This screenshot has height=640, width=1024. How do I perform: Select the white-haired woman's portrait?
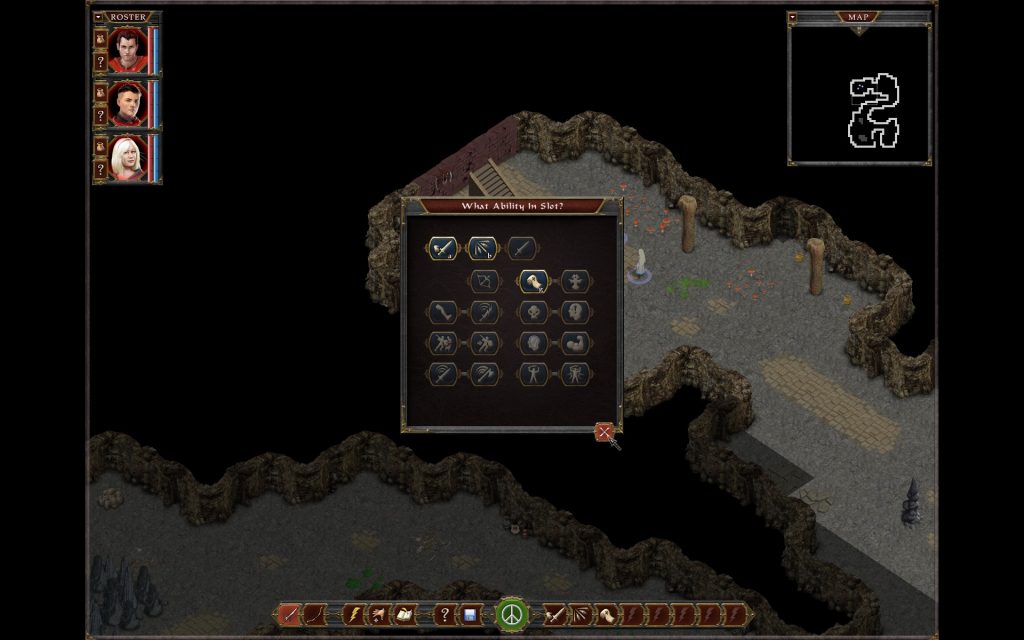point(127,159)
